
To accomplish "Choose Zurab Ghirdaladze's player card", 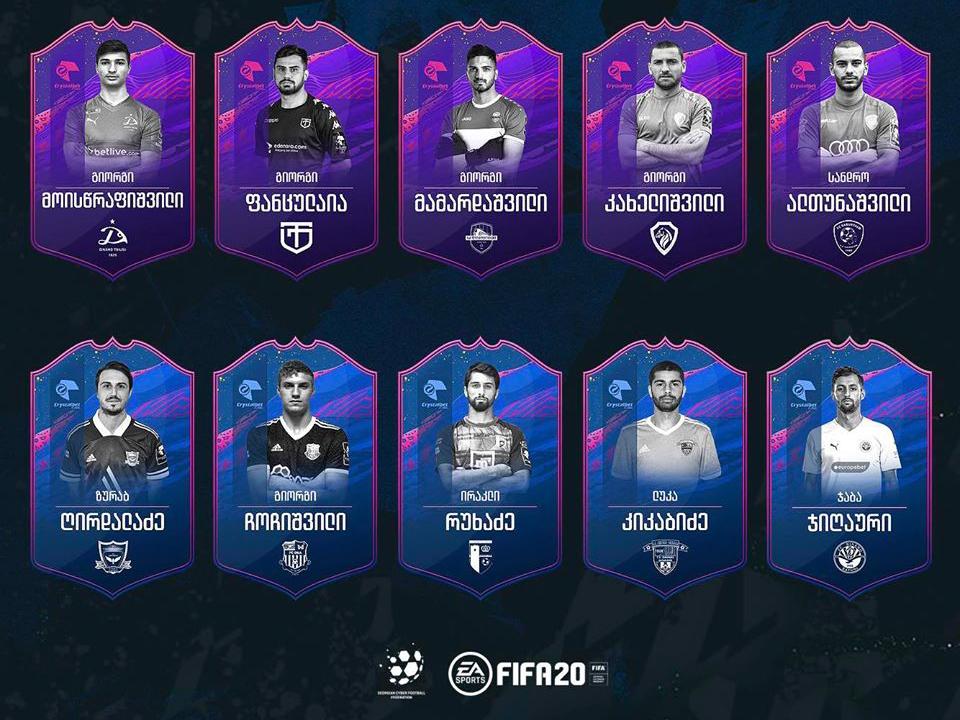I will (112, 468).
